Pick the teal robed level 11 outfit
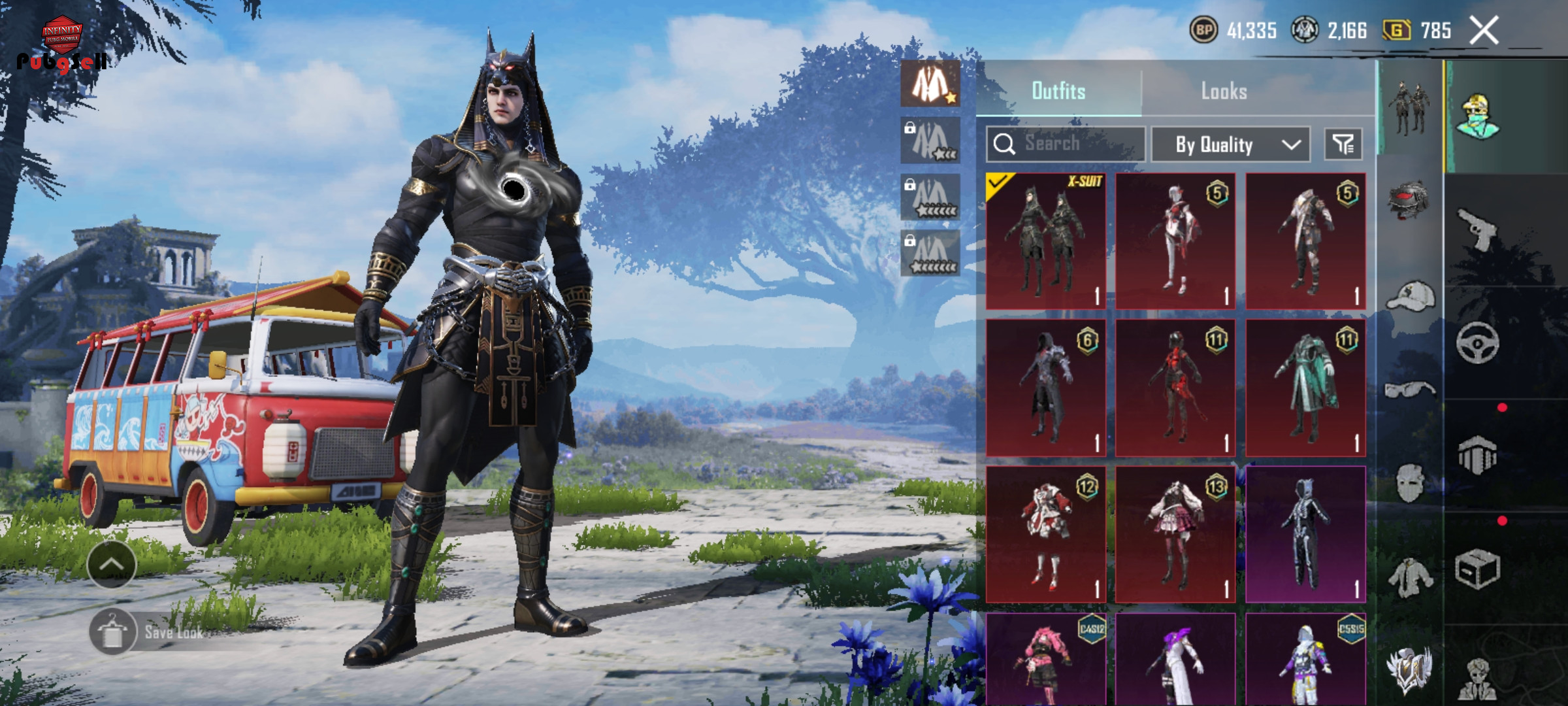 [x=1305, y=388]
